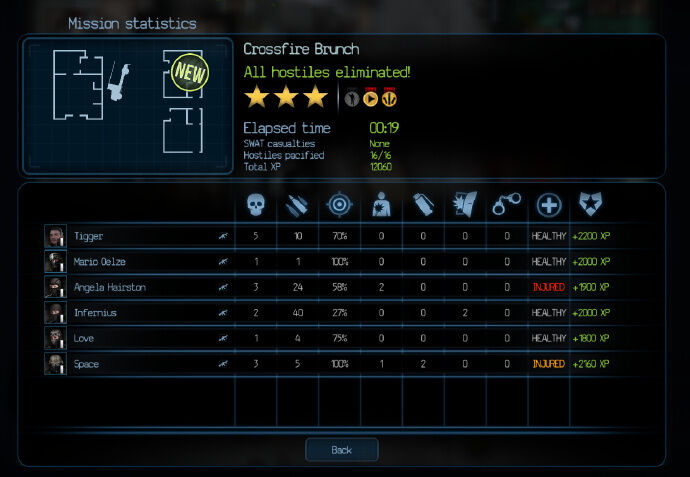Click the door breach column icon
The image size is (690, 477).
click(x=465, y=205)
